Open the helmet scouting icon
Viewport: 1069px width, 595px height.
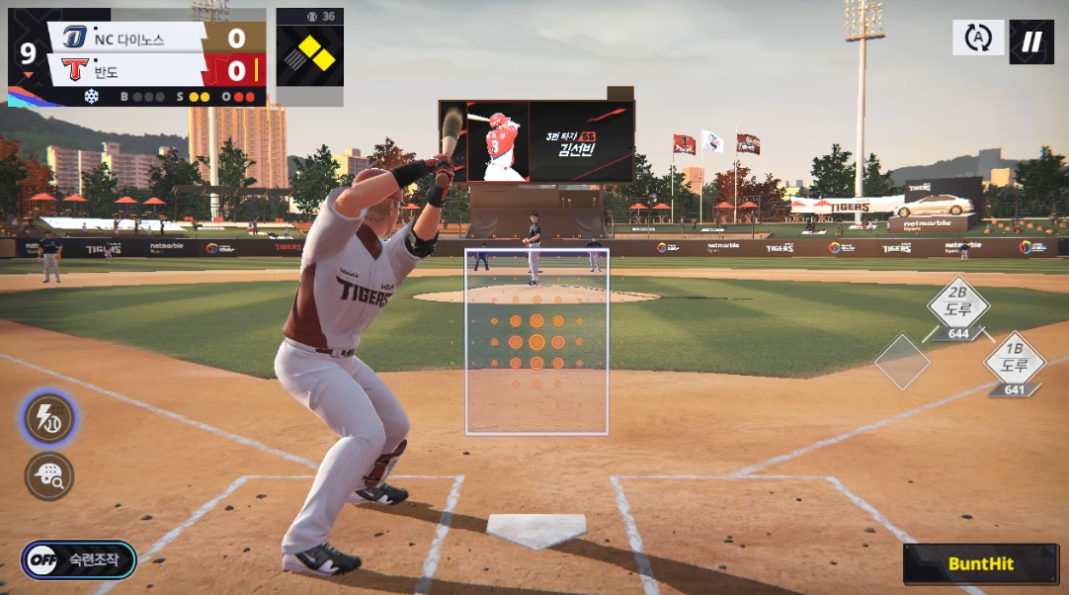49,475
